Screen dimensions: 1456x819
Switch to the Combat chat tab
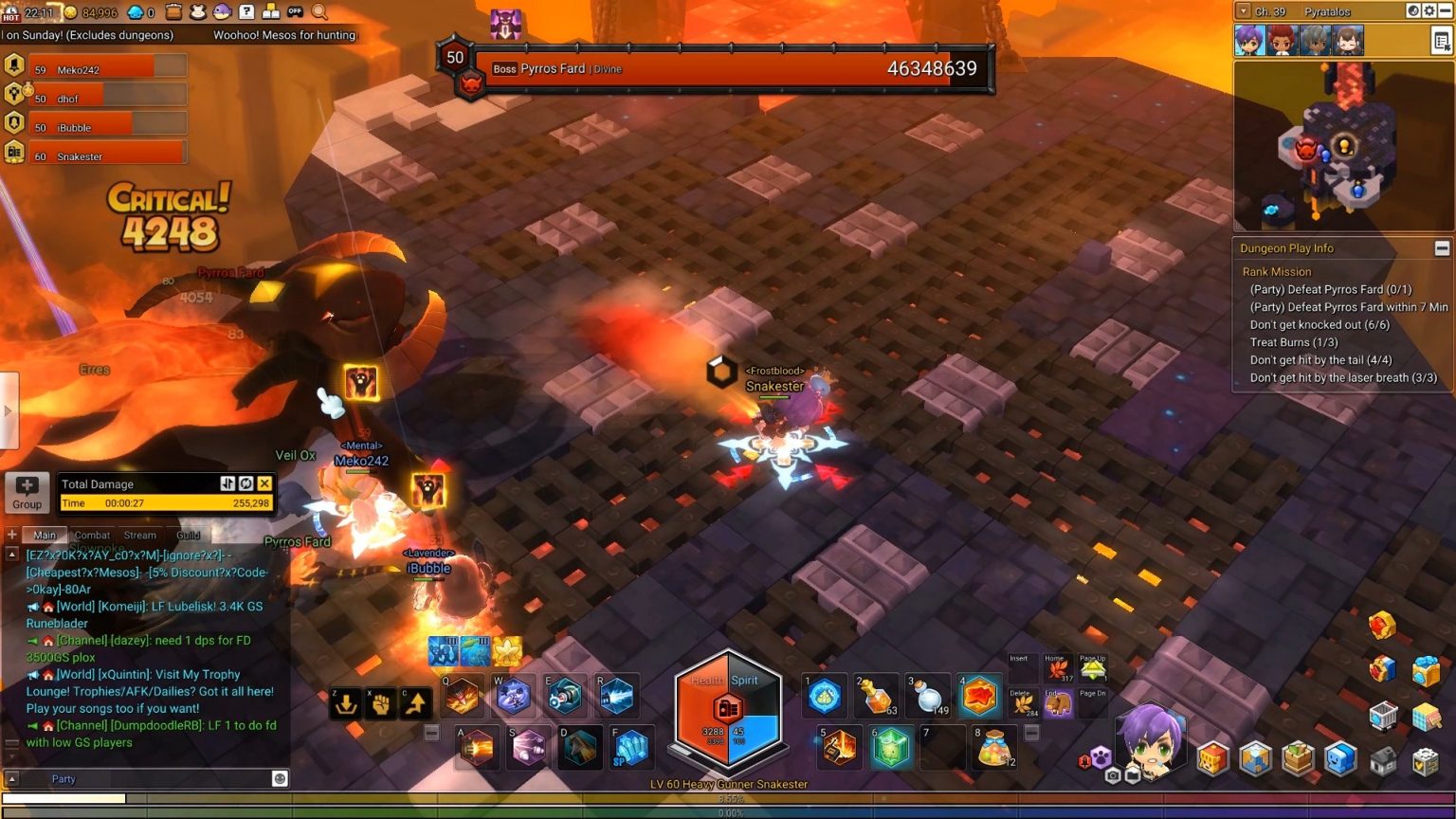92,535
